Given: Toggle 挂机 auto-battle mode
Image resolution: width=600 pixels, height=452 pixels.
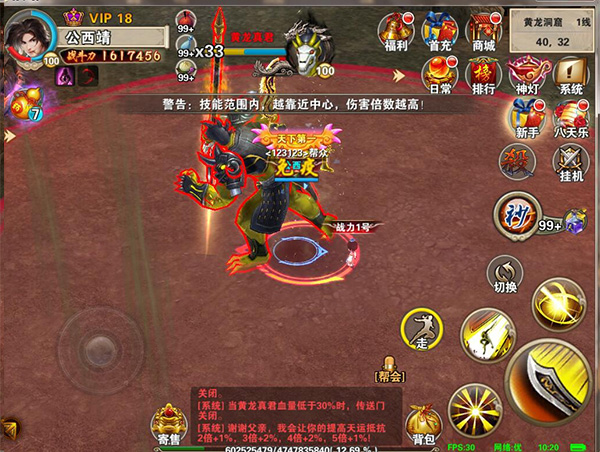Looking at the screenshot, I should [570, 162].
